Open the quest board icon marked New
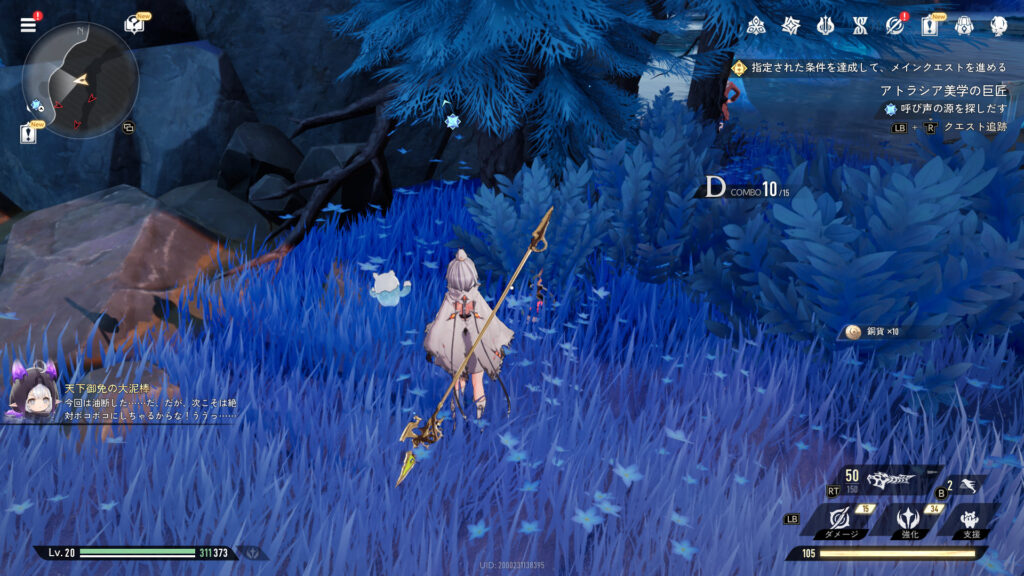1024x576 pixels. pyautogui.click(x=929, y=26)
